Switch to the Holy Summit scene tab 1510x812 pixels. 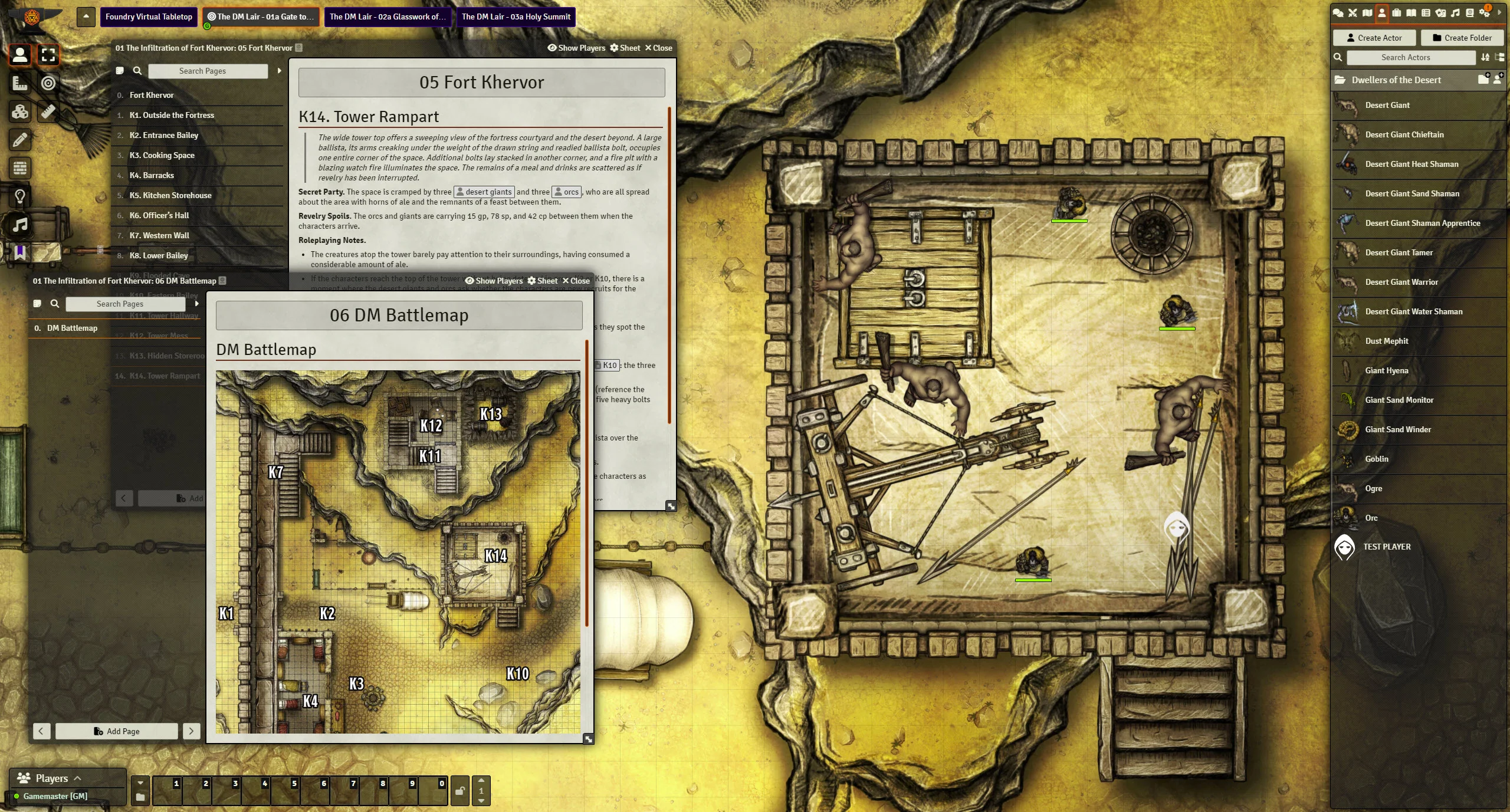click(516, 17)
